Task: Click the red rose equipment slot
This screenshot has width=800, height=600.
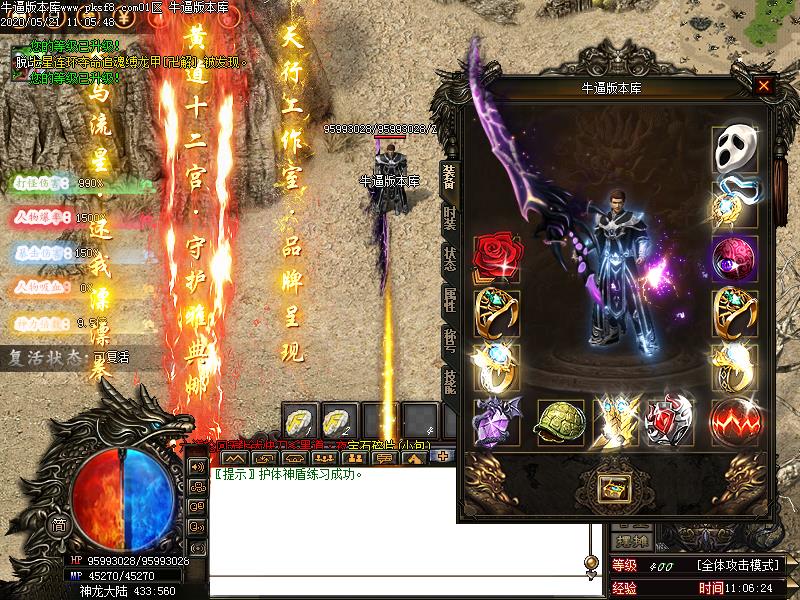Action: coord(492,258)
